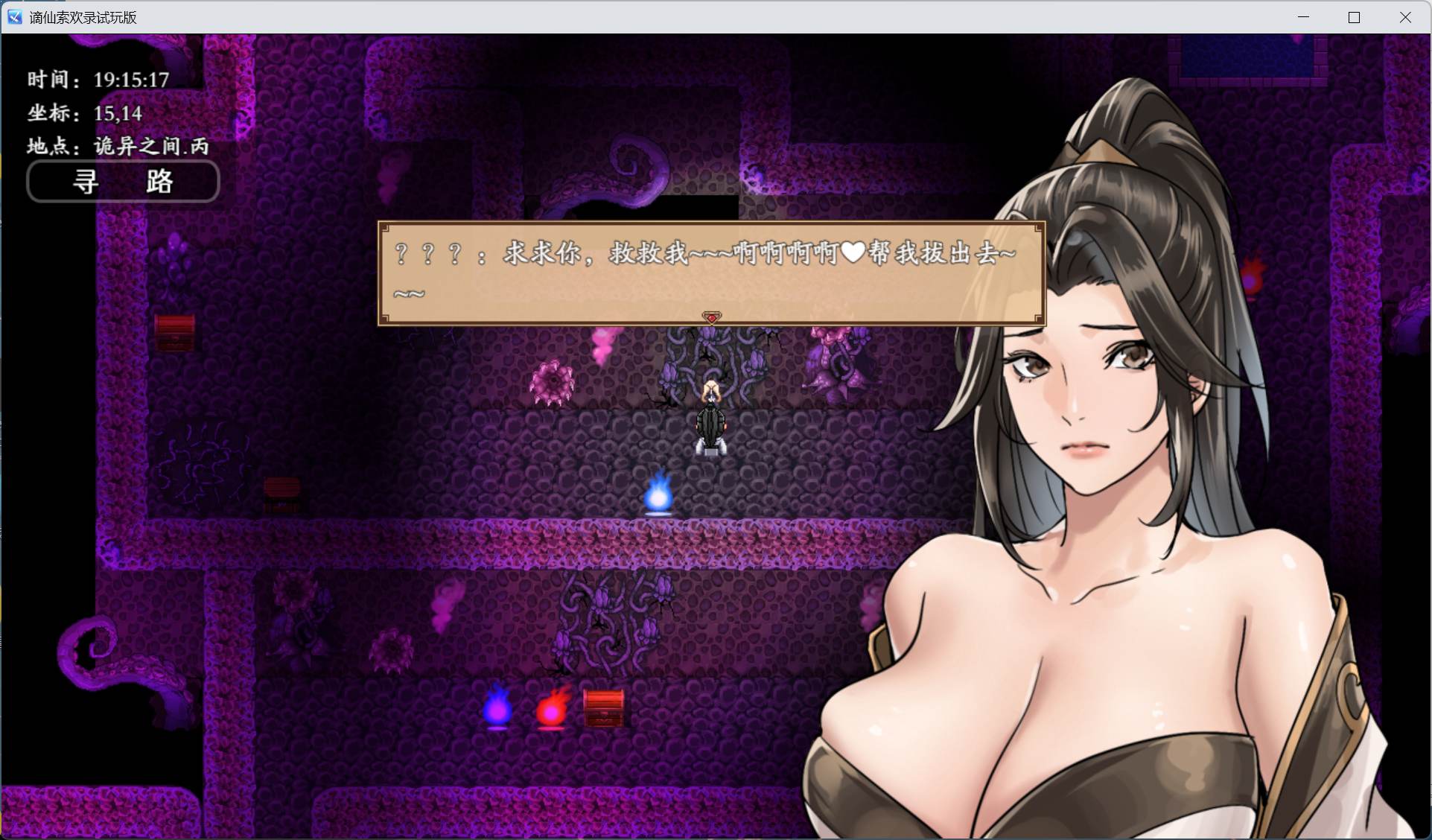This screenshot has height=840, width=1432.
Task: Click the 谪仙索欢录试玩版 title text
Action: [82, 16]
